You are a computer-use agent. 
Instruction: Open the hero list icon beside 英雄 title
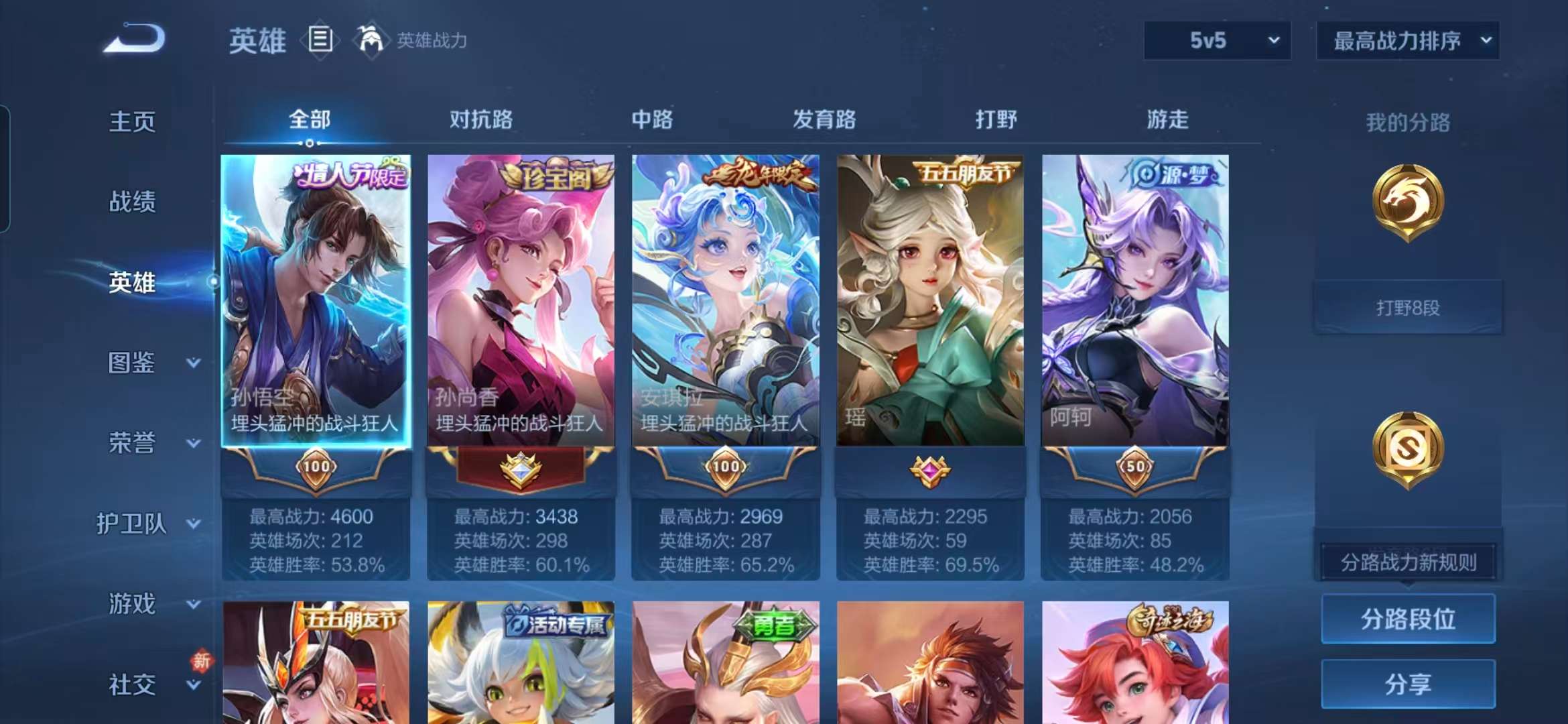(x=320, y=39)
